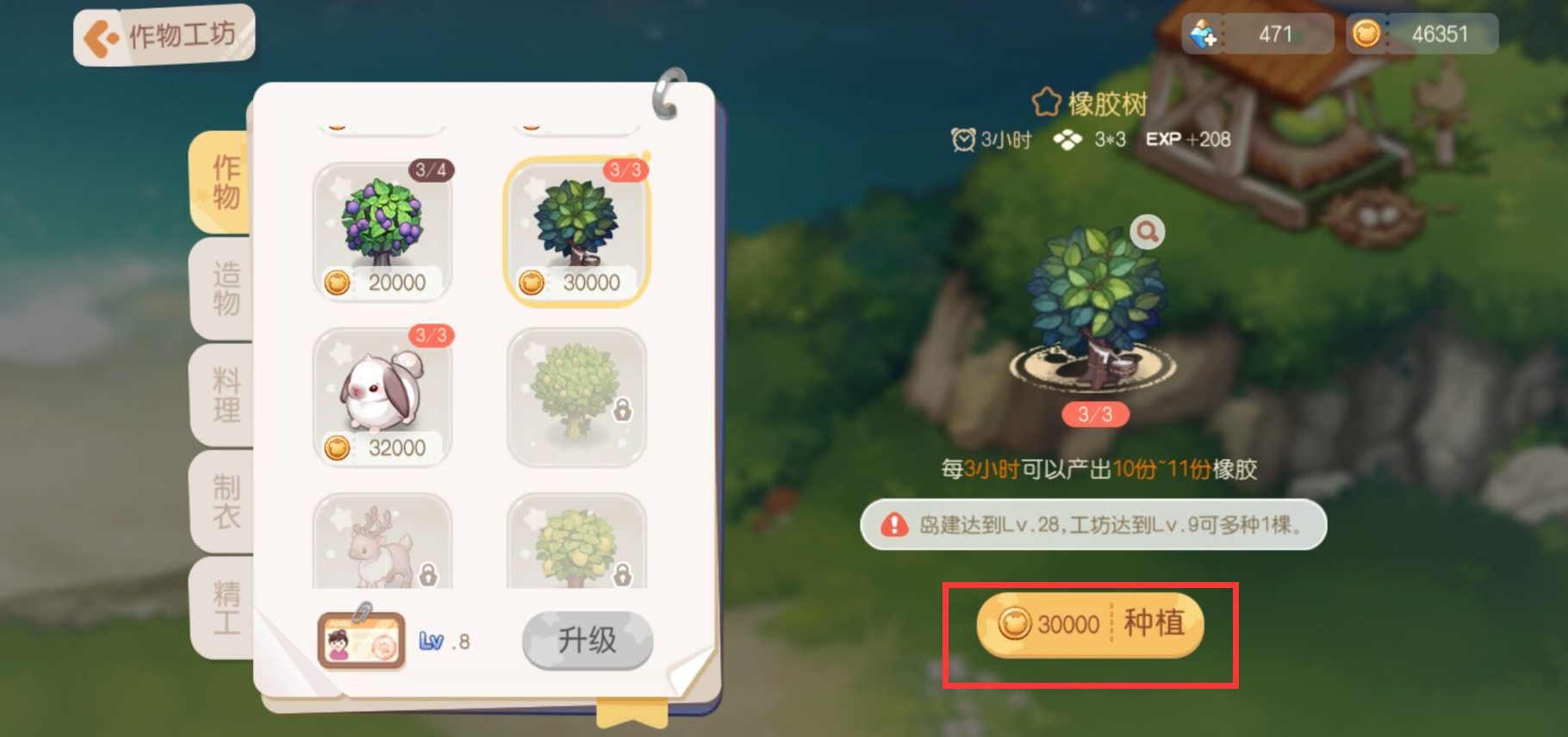Tap the 30000 种植 plant button
The image size is (1568, 737).
click(x=1091, y=626)
